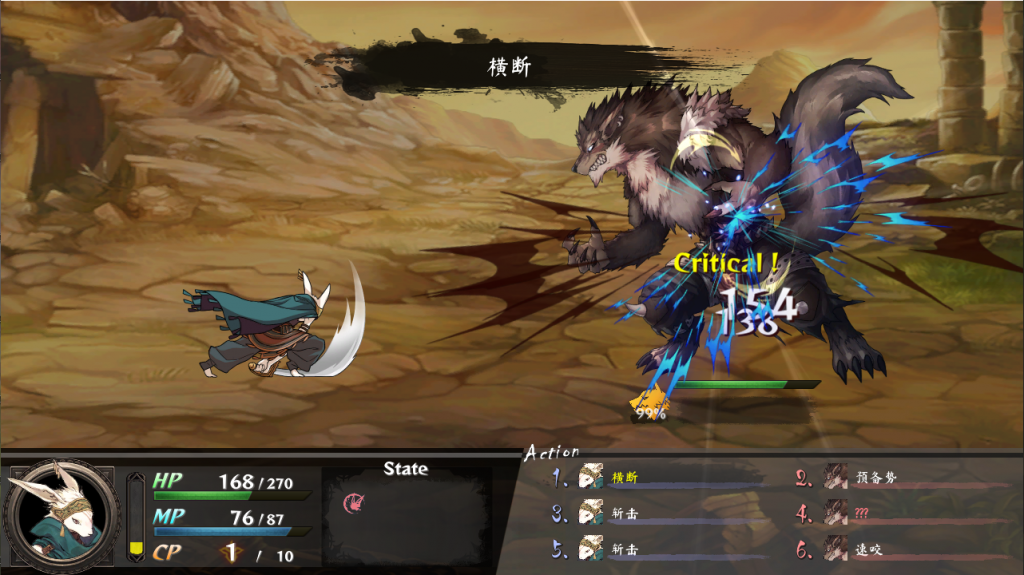1024x575 pixels.
Task: Select enemy action 2 預备势
Action: point(876,478)
